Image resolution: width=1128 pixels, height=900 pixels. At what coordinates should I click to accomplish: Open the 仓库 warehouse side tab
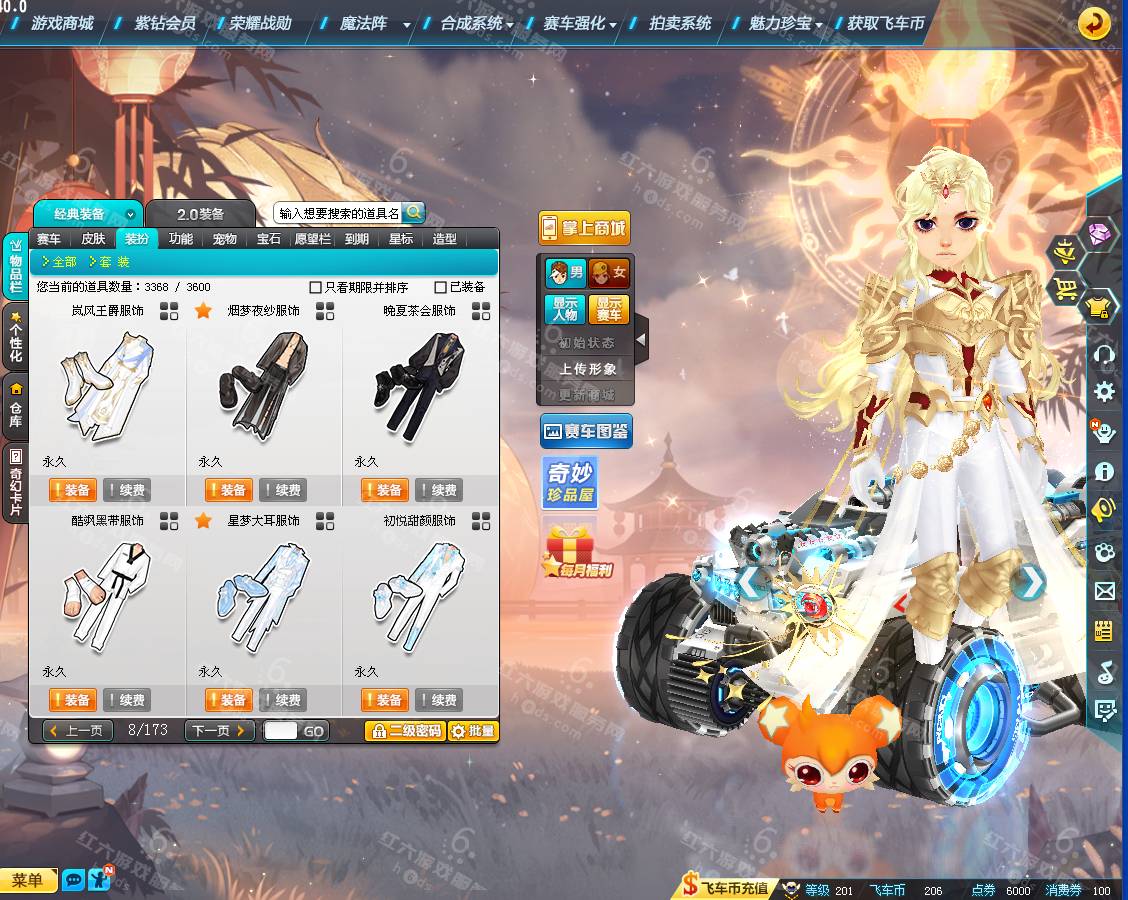(15, 407)
